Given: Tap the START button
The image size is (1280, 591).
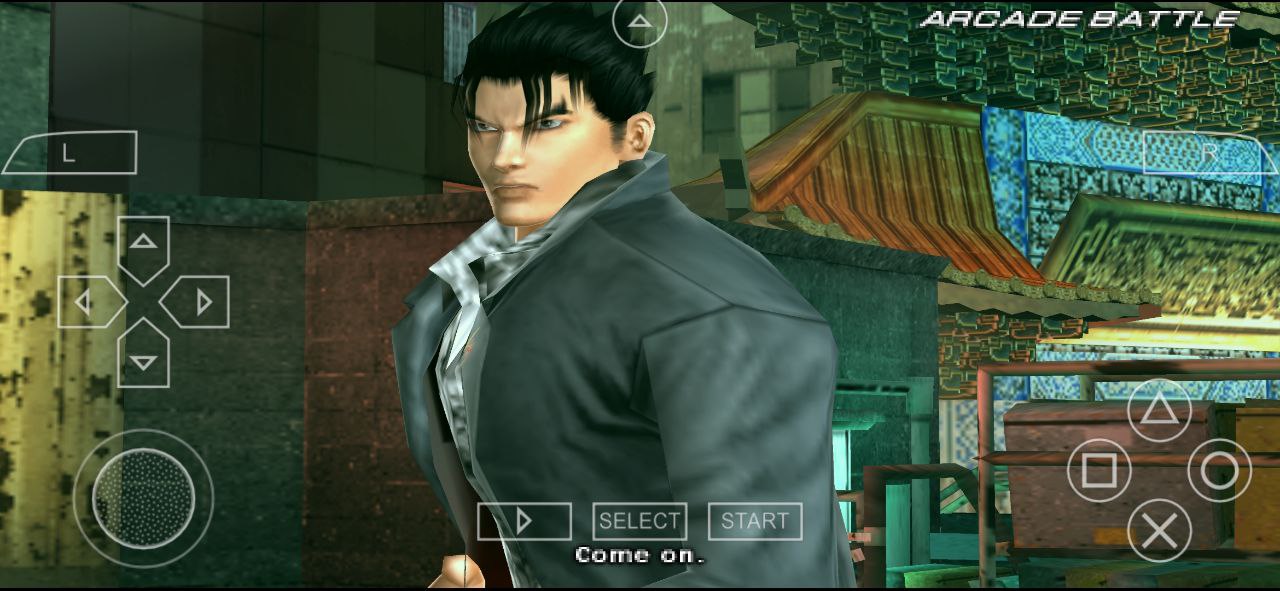Looking at the screenshot, I should [x=755, y=521].
